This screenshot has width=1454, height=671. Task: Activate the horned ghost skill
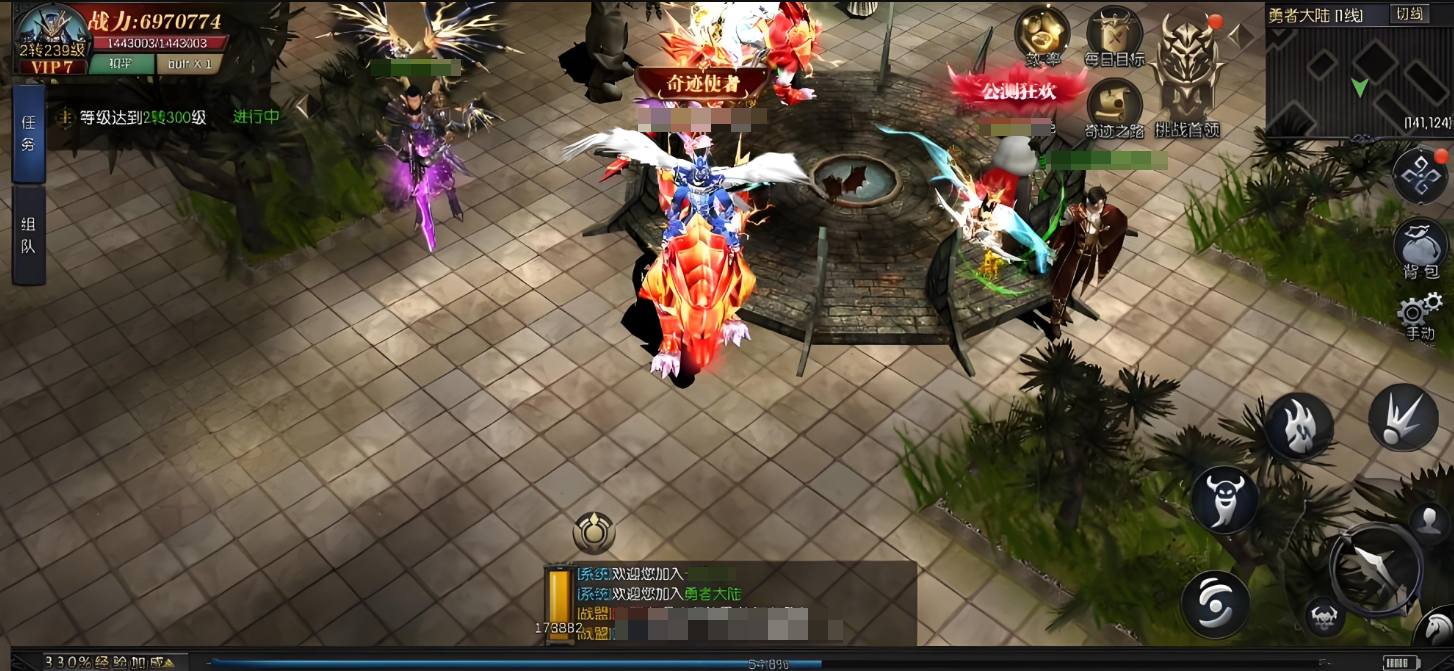(1225, 497)
